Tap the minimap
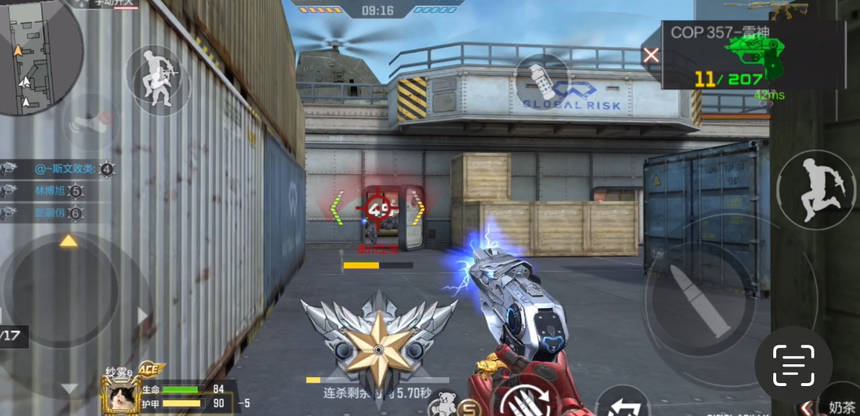The width and height of the screenshot is (860, 416). pos(40,55)
